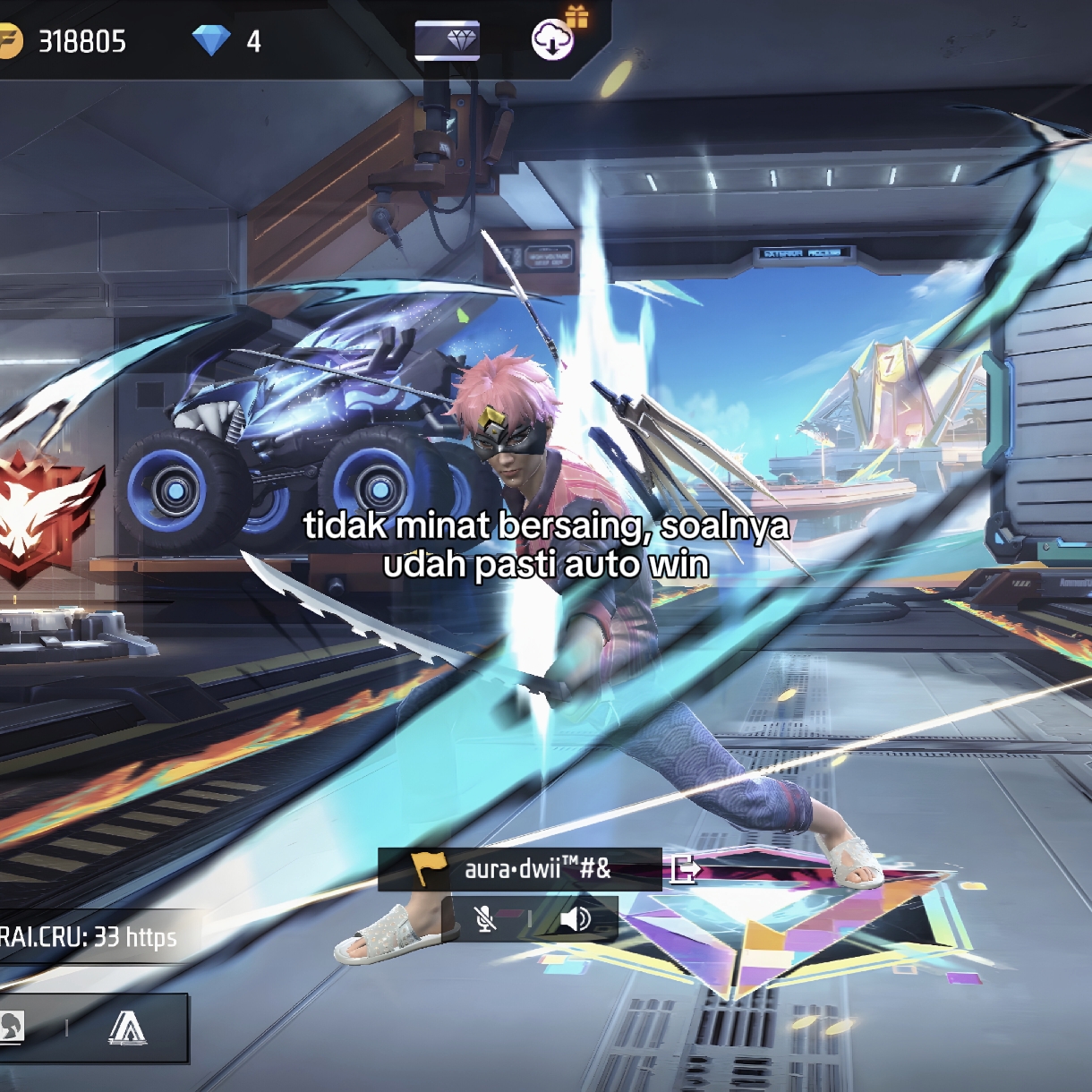Viewport: 1092px width, 1092px height.
Task: Click the triangular A logo icon
Action: [127, 1028]
